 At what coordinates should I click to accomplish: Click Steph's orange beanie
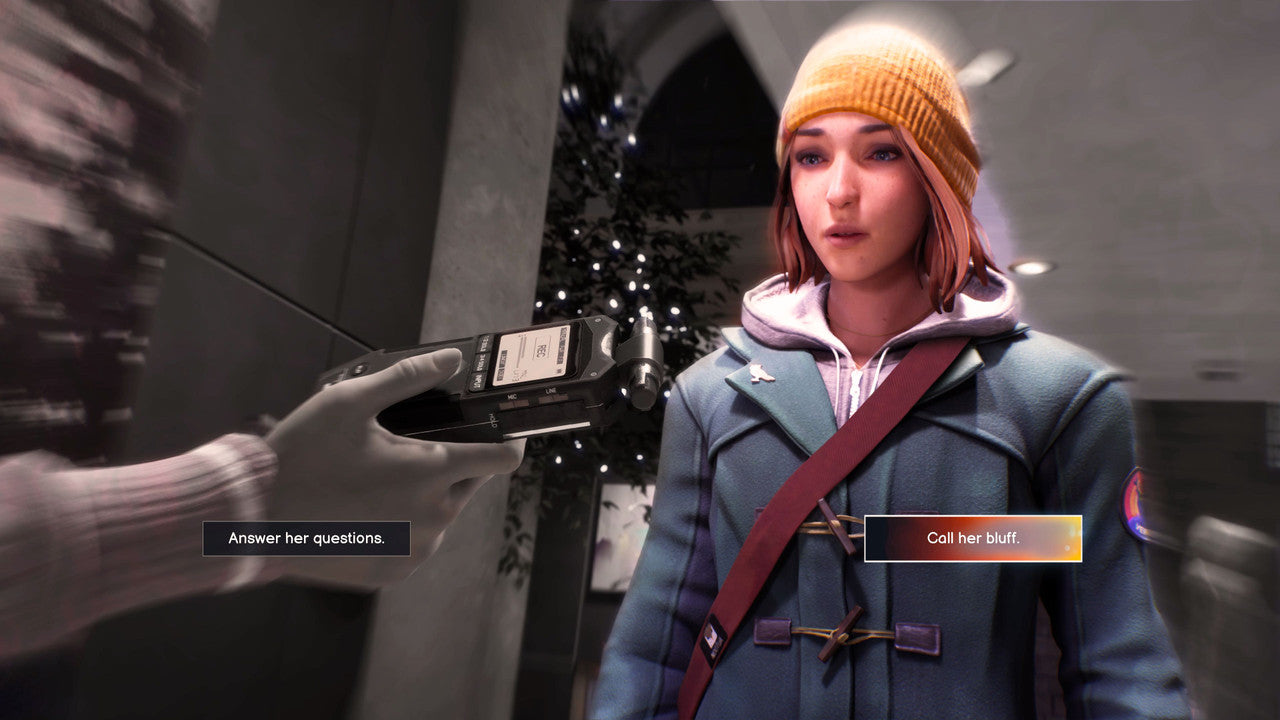pos(869,80)
